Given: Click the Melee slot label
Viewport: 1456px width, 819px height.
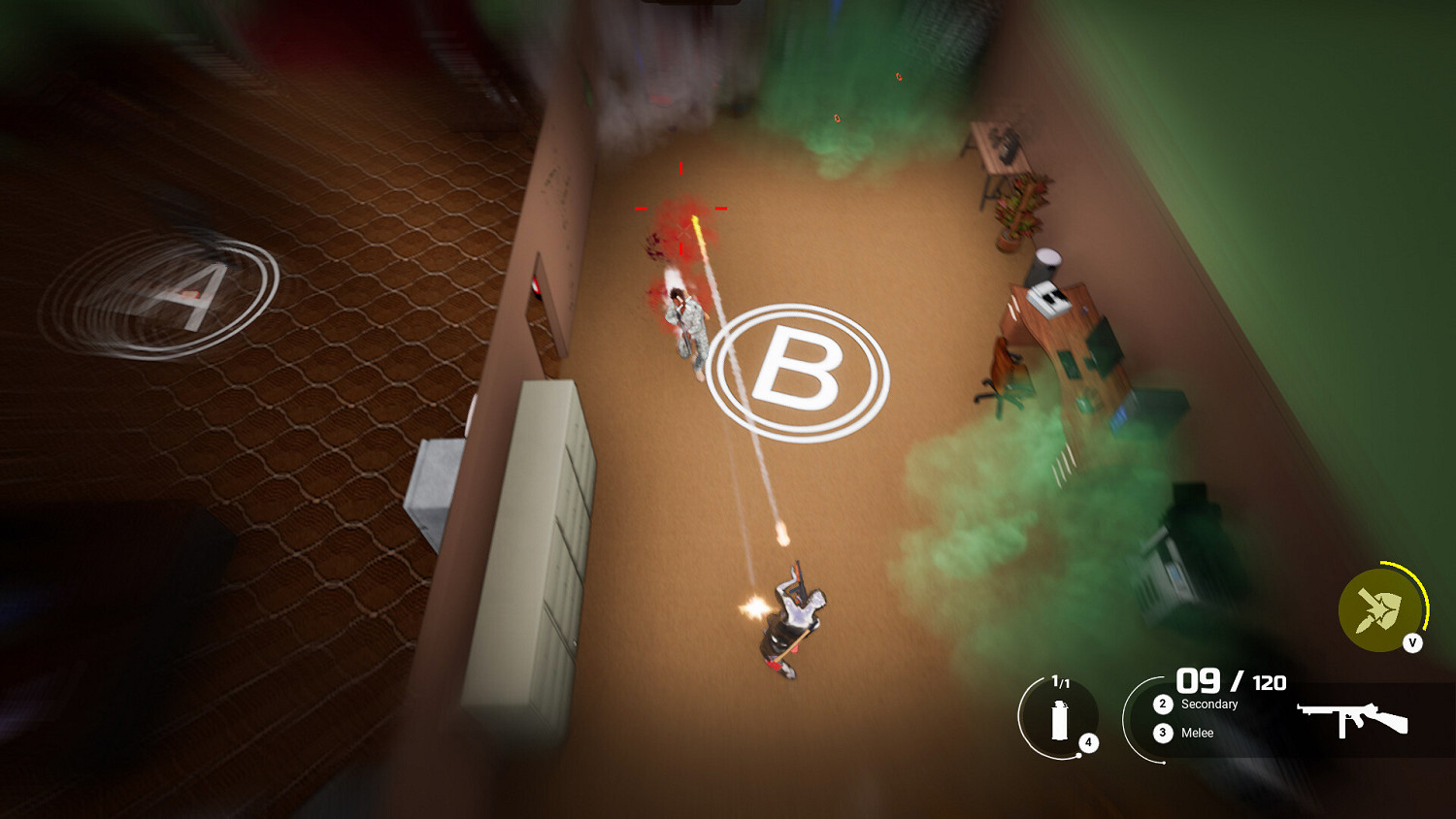Looking at the screenshot, I should tap(1197, 733).
